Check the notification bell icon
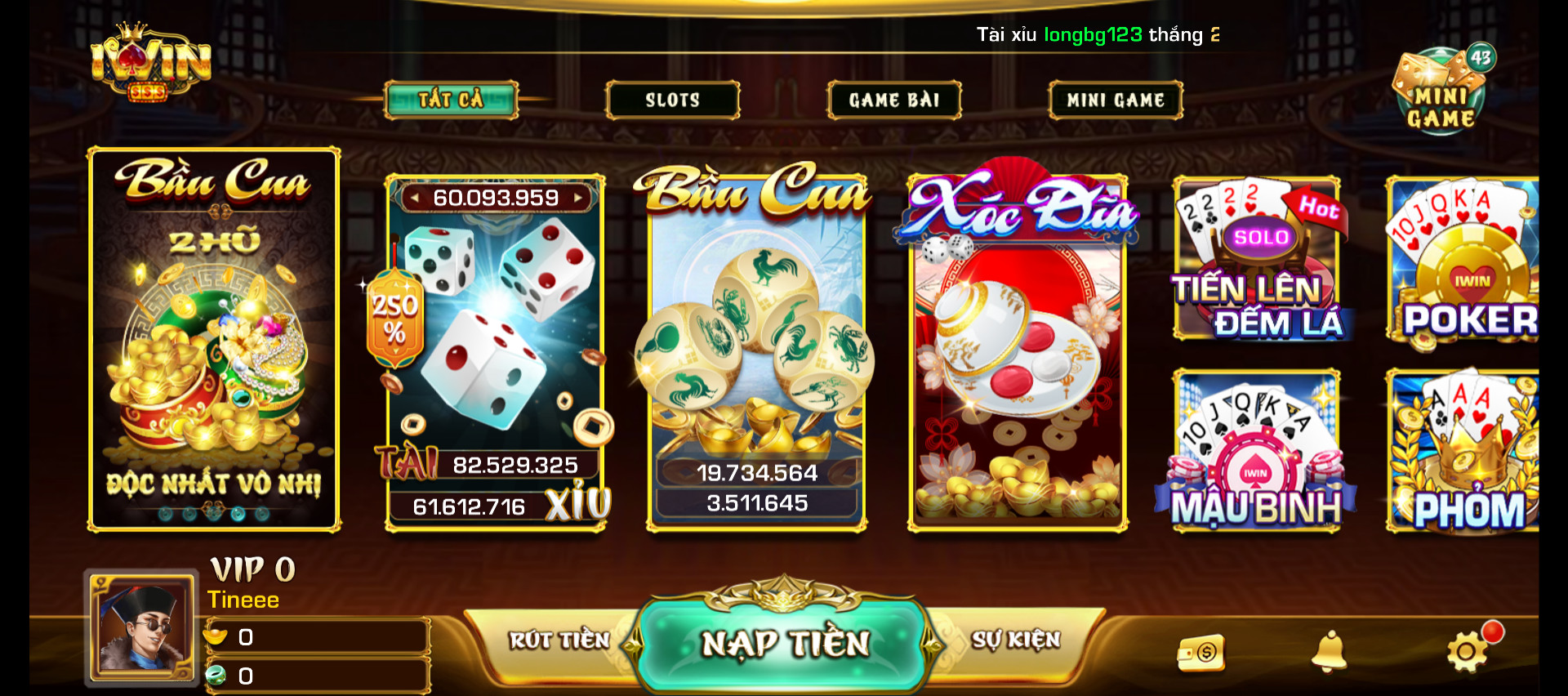The height and width of the screenshot is (696, 1568). (x=1329, y=652)
